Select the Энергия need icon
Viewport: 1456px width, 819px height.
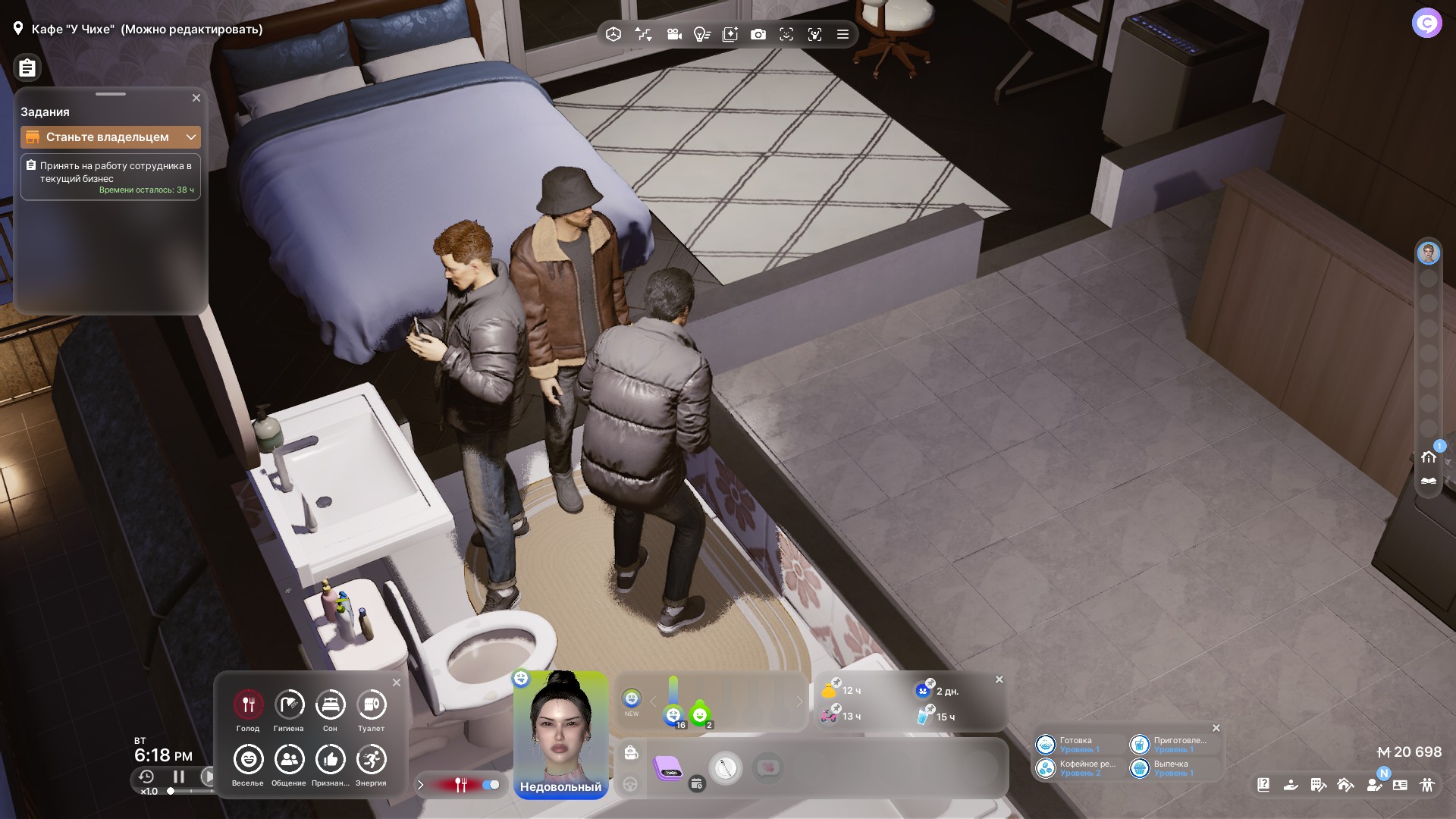[371, 760]
